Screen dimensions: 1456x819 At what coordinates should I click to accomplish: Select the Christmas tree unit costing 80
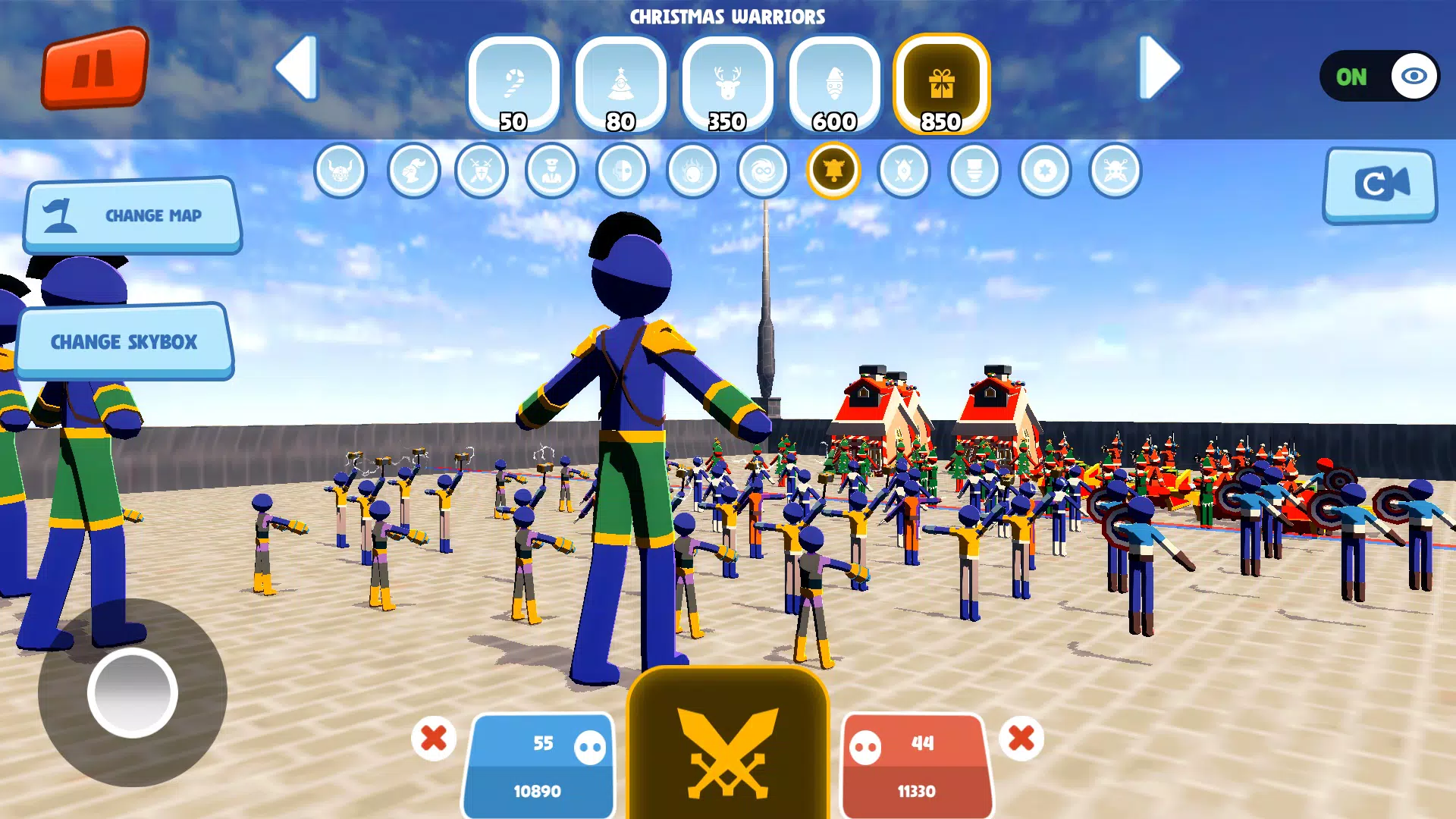click(622, 82)
